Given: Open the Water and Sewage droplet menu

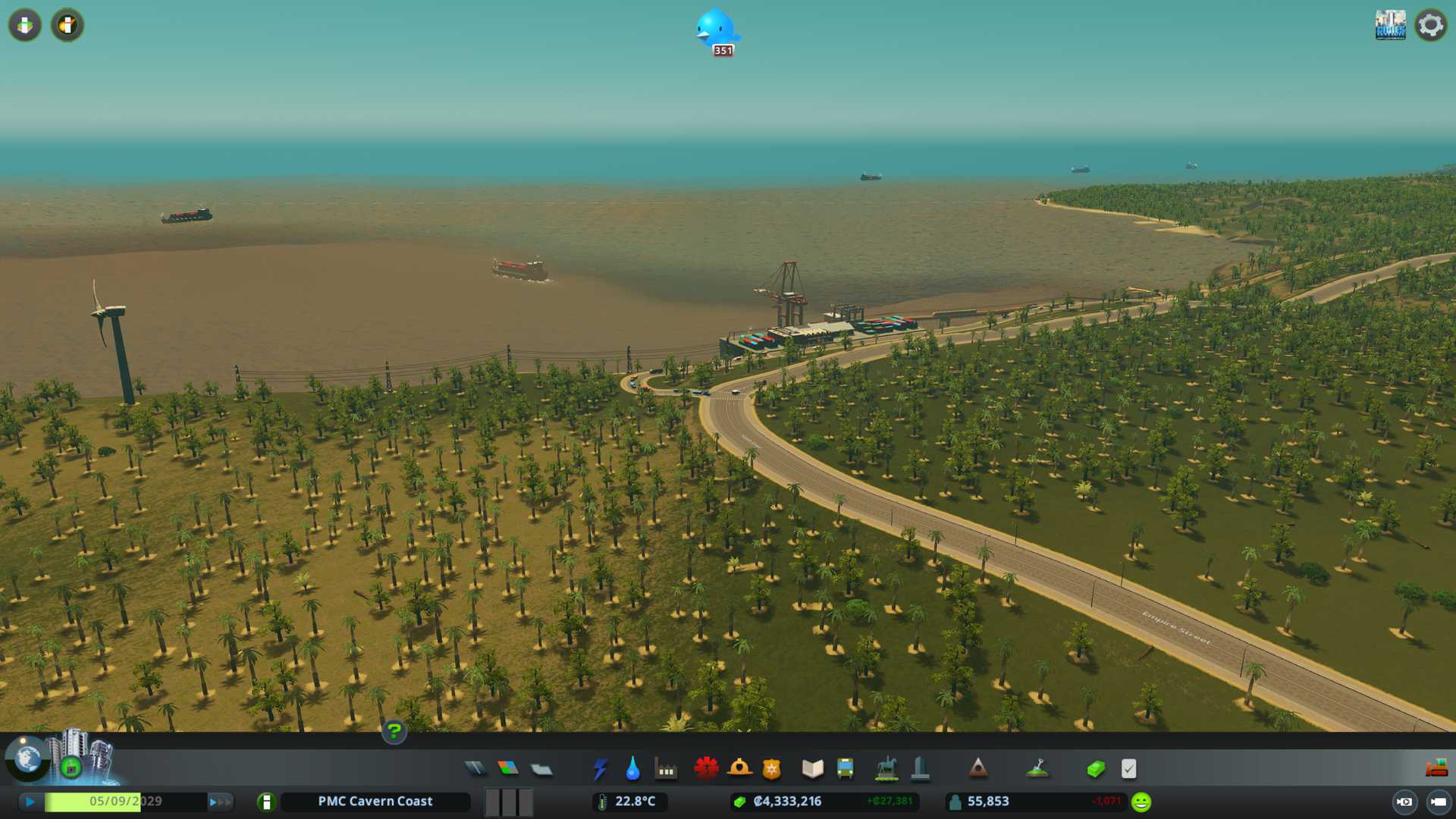Looking at the screenshot, I should point(632,769).
